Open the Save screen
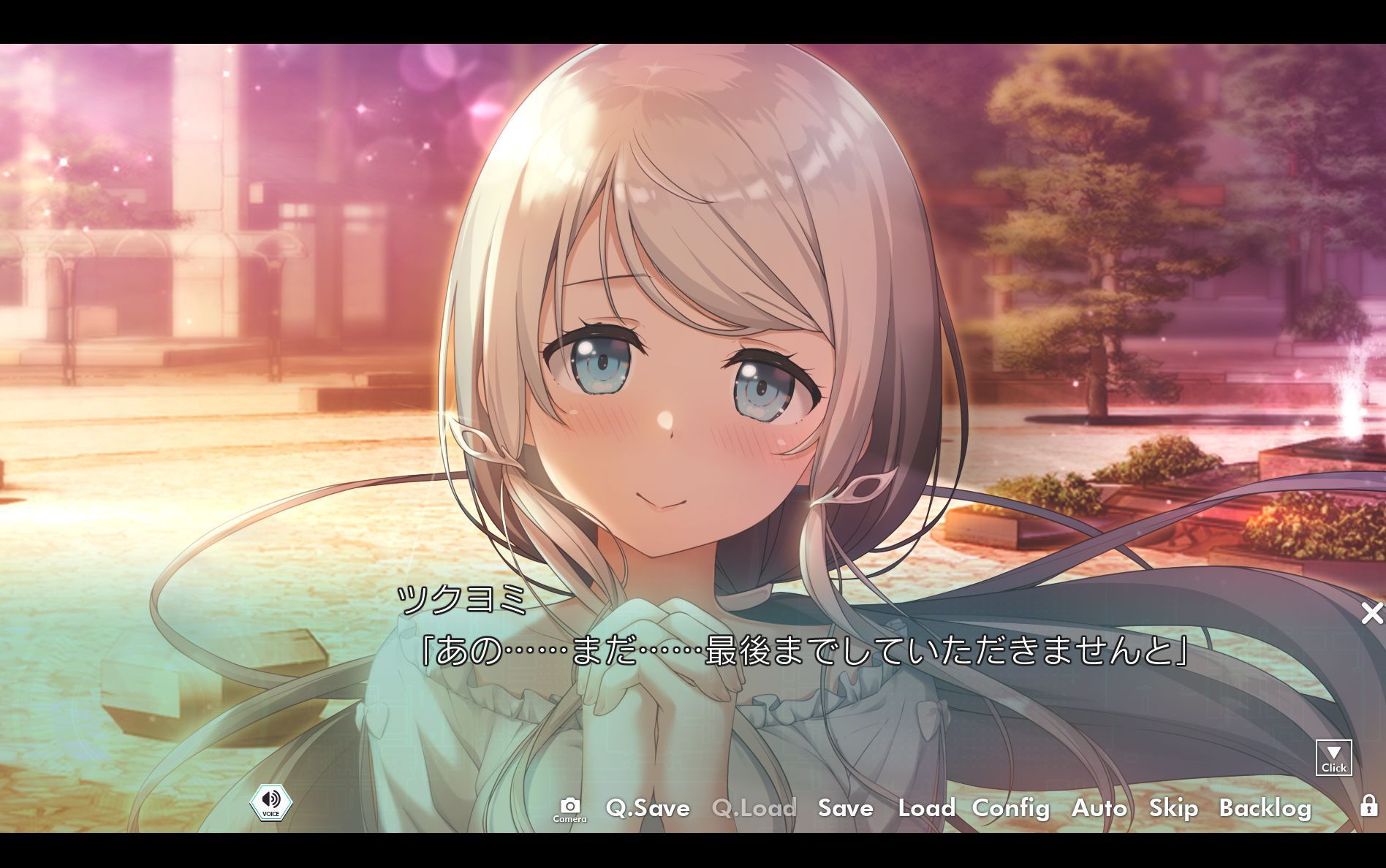This screenshot has width=1386, height=868. [844, 809]
